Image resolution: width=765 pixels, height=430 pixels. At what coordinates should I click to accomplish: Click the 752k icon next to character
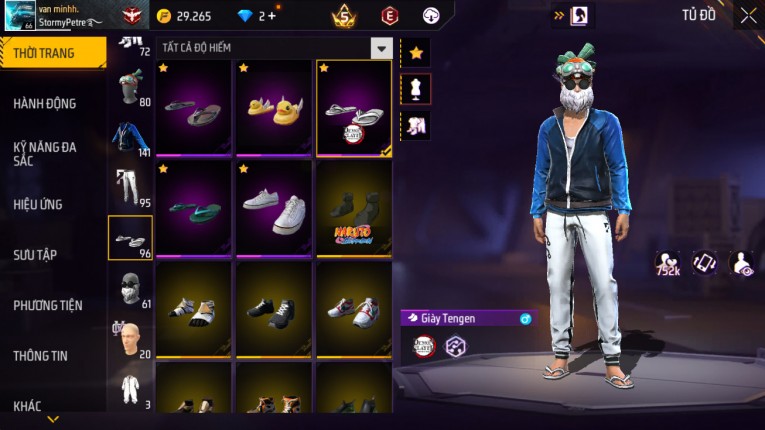coord(667,264)
